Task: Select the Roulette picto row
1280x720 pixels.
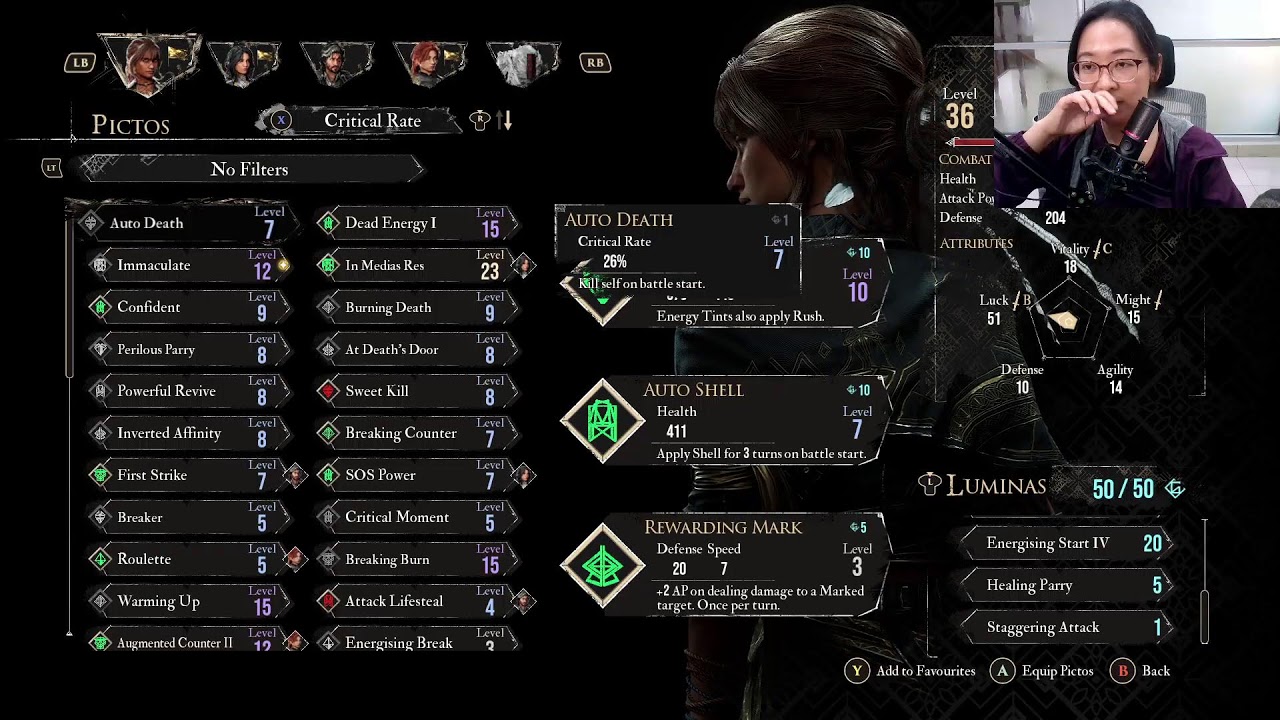Action: click(x=180, y=559)
